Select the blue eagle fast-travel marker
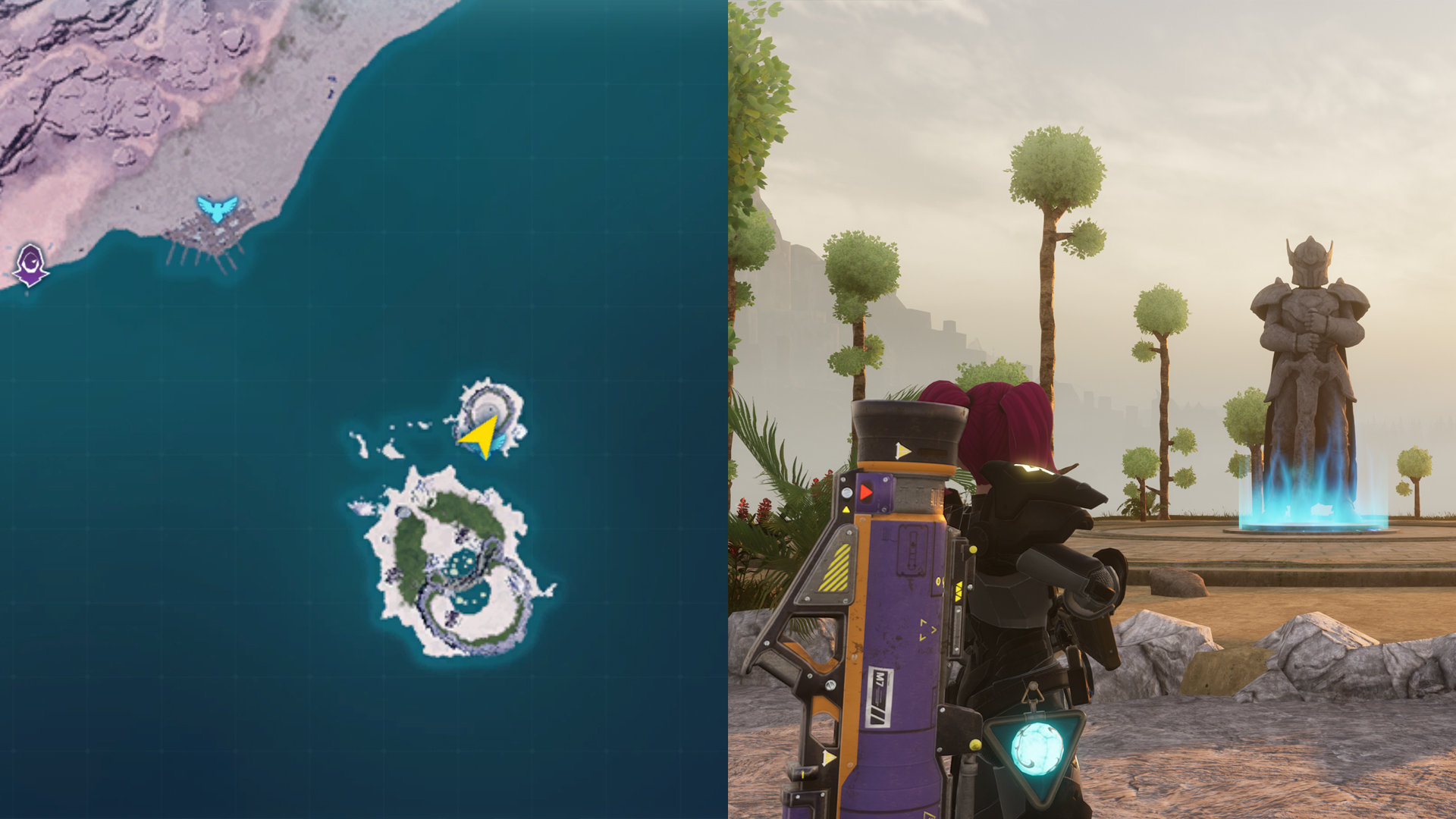This screenshot has width=1456, height=819. pos(217,208)
